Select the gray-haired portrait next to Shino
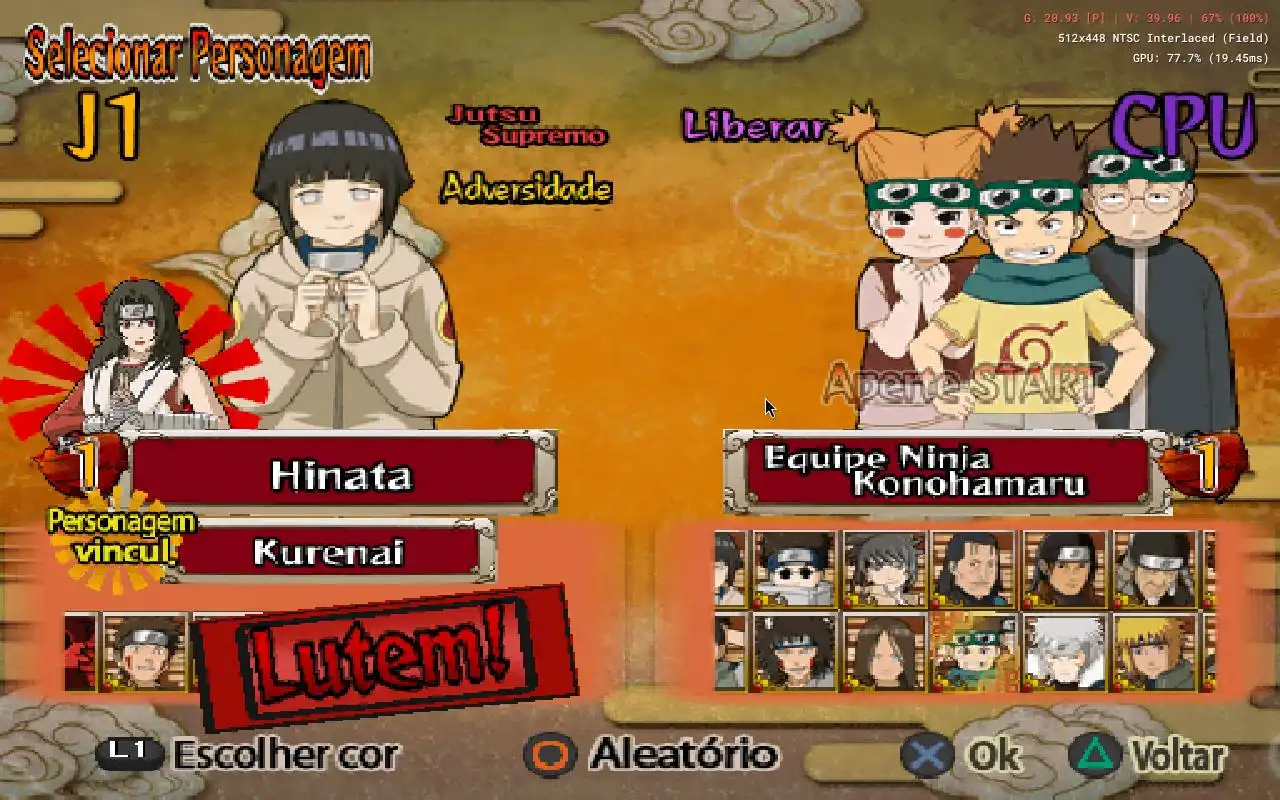The width and height of the screenshot is (1280, 800). click(x=884, y=569)
